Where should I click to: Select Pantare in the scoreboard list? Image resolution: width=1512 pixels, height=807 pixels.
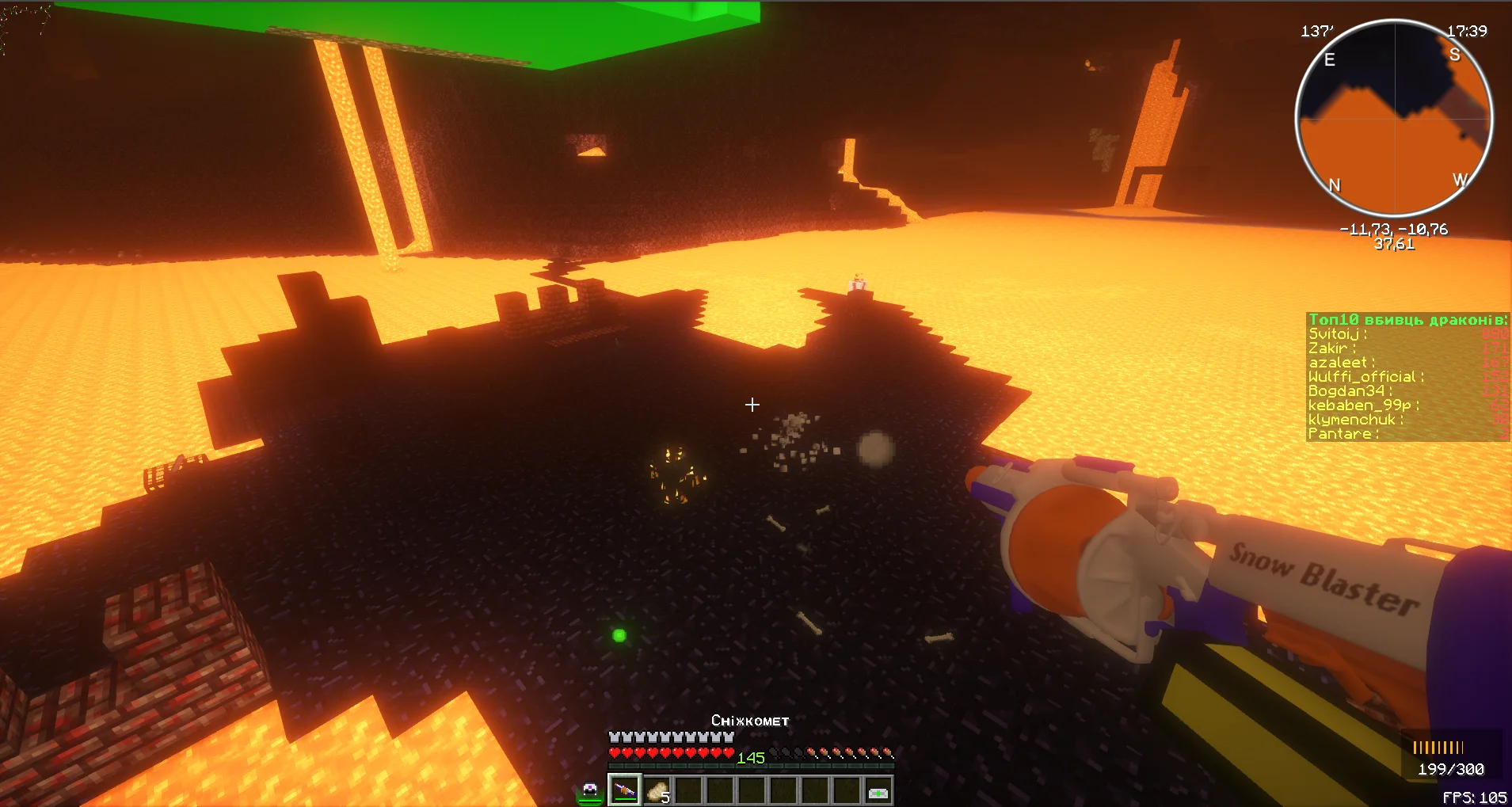click(1343, 434)
